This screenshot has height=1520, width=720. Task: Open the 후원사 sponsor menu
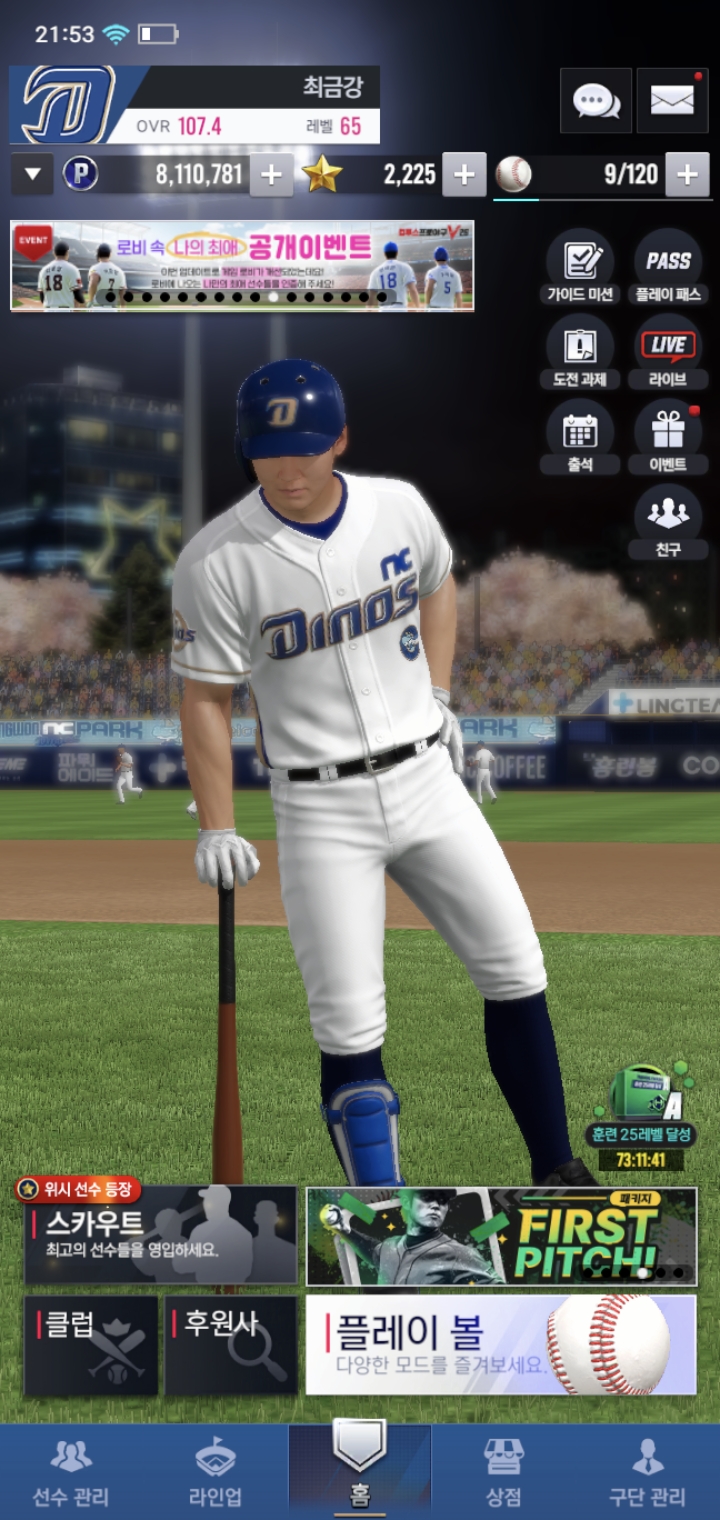(231, 1346)
